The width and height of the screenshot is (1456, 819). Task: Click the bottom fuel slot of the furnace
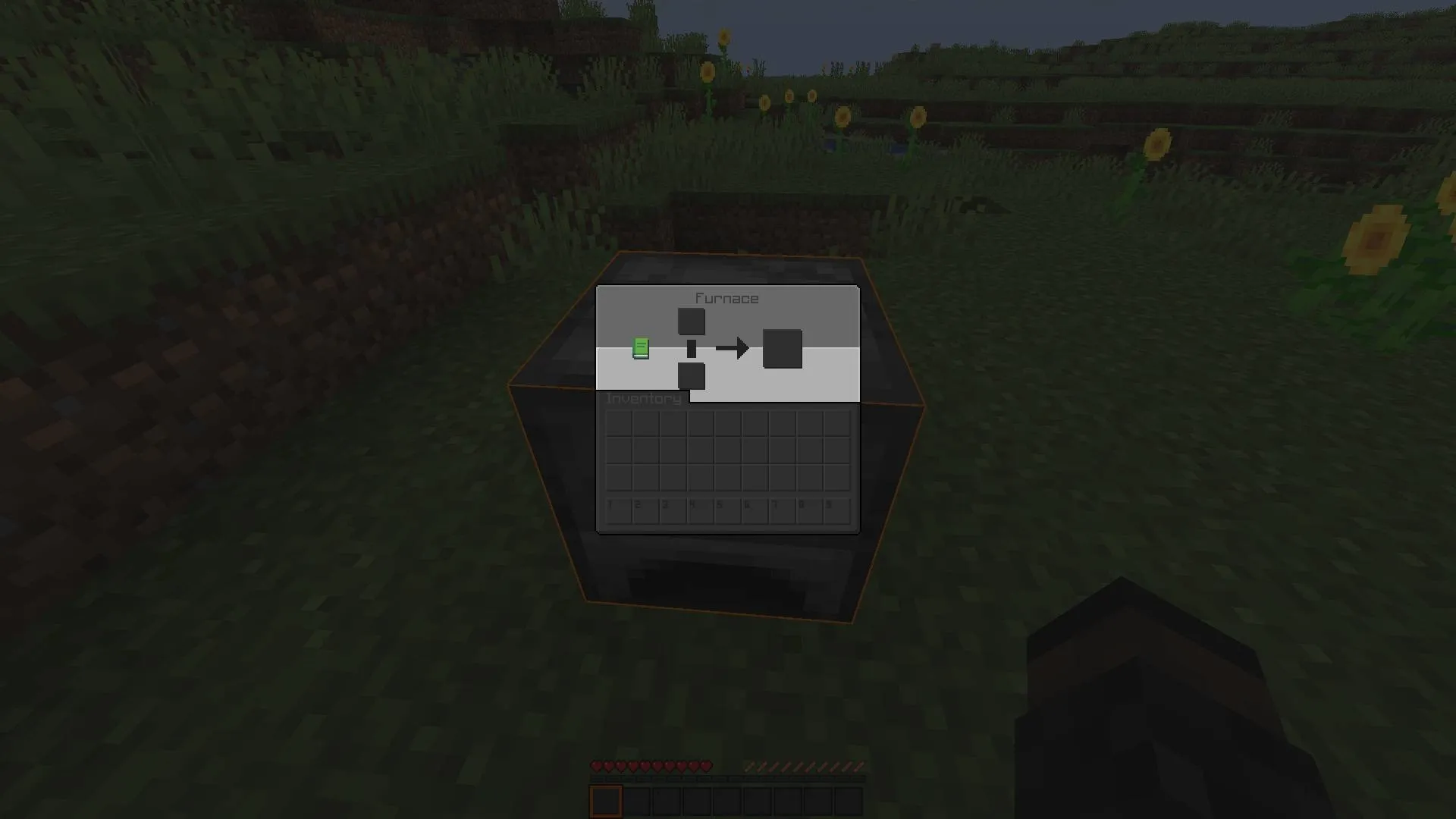coord(692,375)
